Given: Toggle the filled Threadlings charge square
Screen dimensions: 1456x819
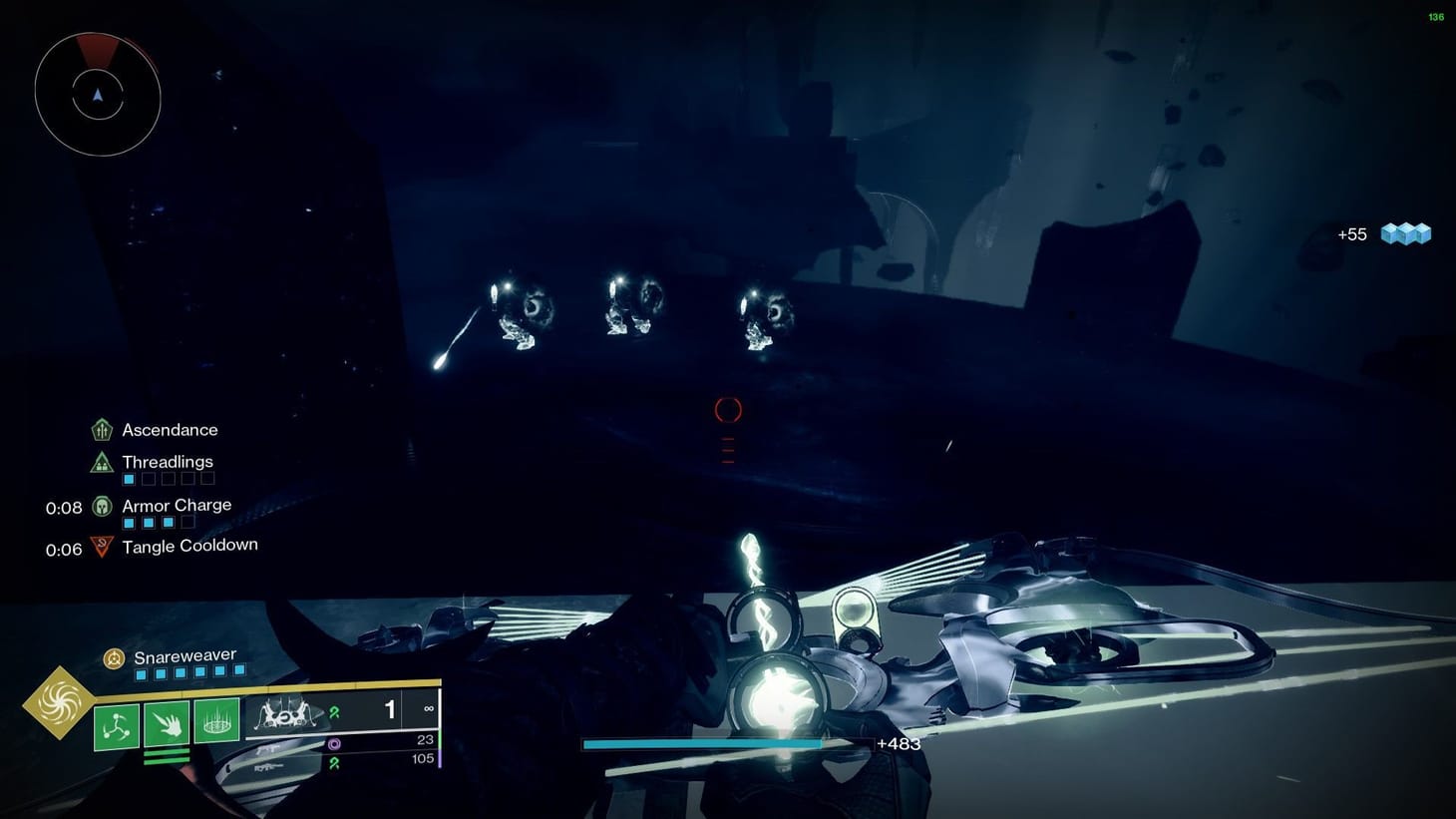Looking at the screenshot, I should 128,478.
